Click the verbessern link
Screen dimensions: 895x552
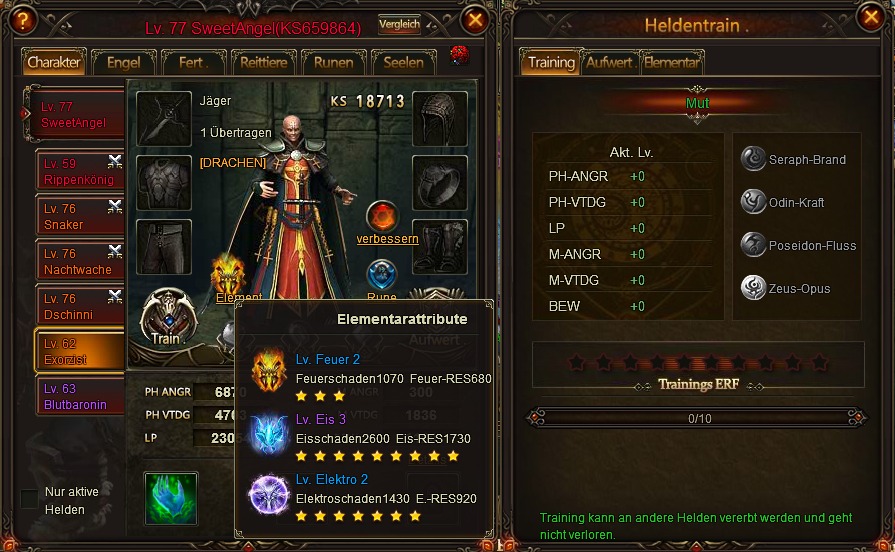[x=387, y=239]
